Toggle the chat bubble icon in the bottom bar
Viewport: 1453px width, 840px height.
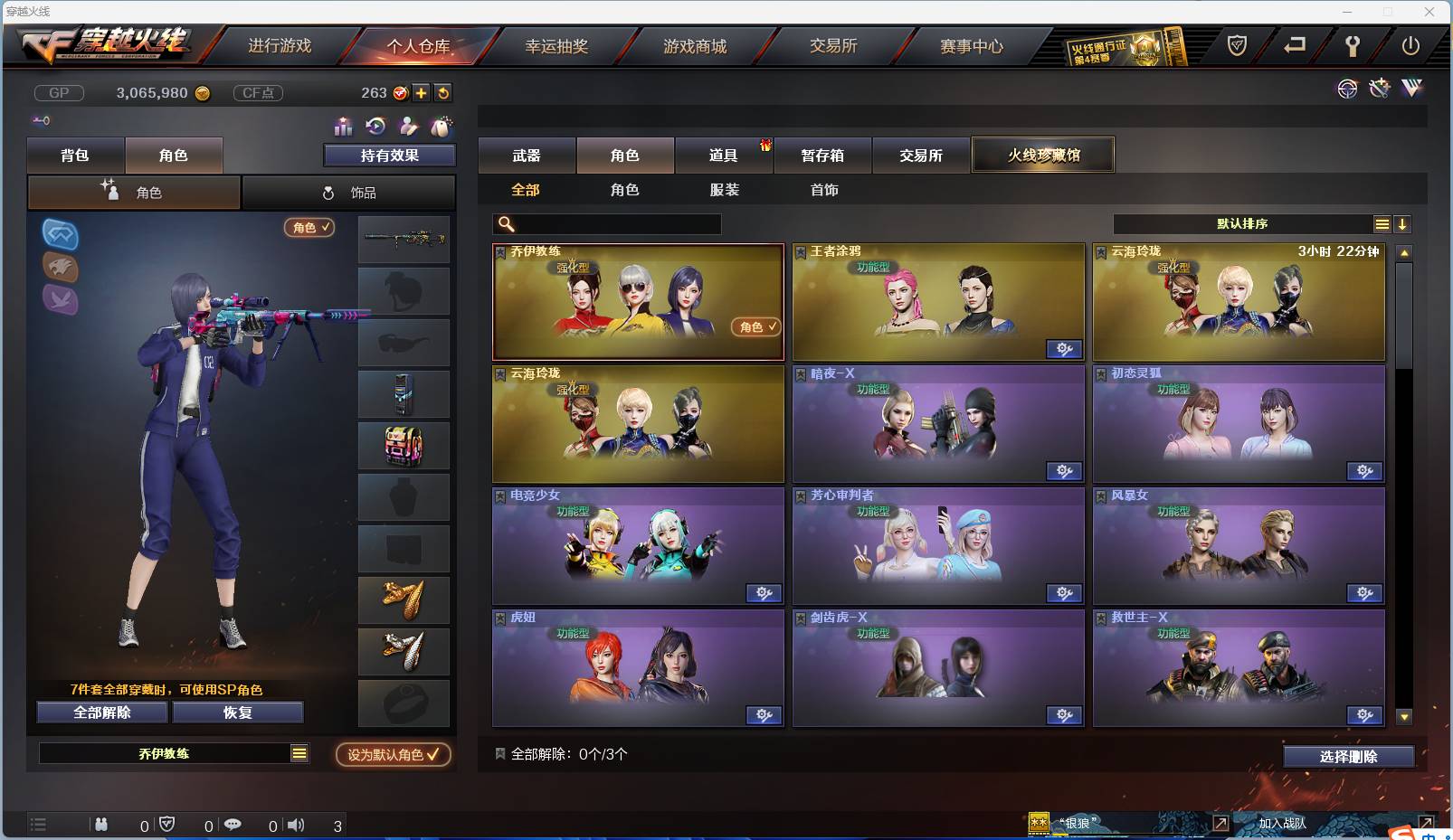click(x=233, y=825)
